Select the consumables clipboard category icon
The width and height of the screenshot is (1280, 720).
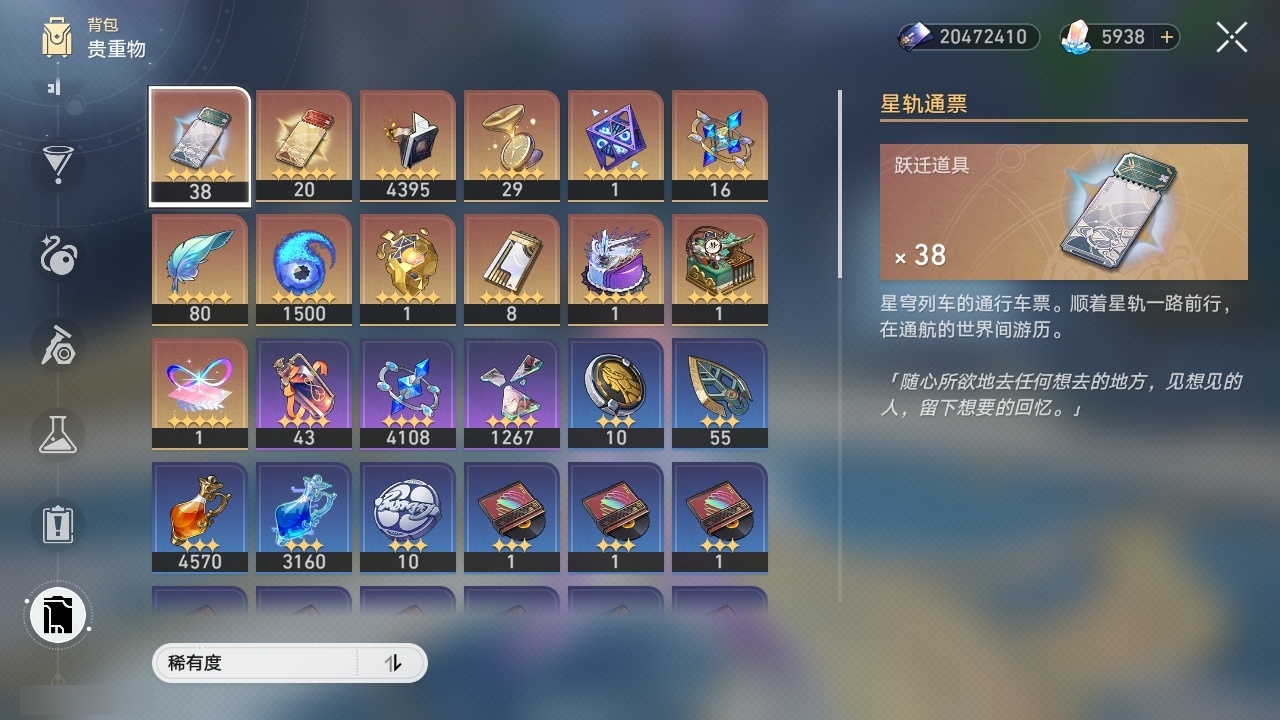click(57, 525)
